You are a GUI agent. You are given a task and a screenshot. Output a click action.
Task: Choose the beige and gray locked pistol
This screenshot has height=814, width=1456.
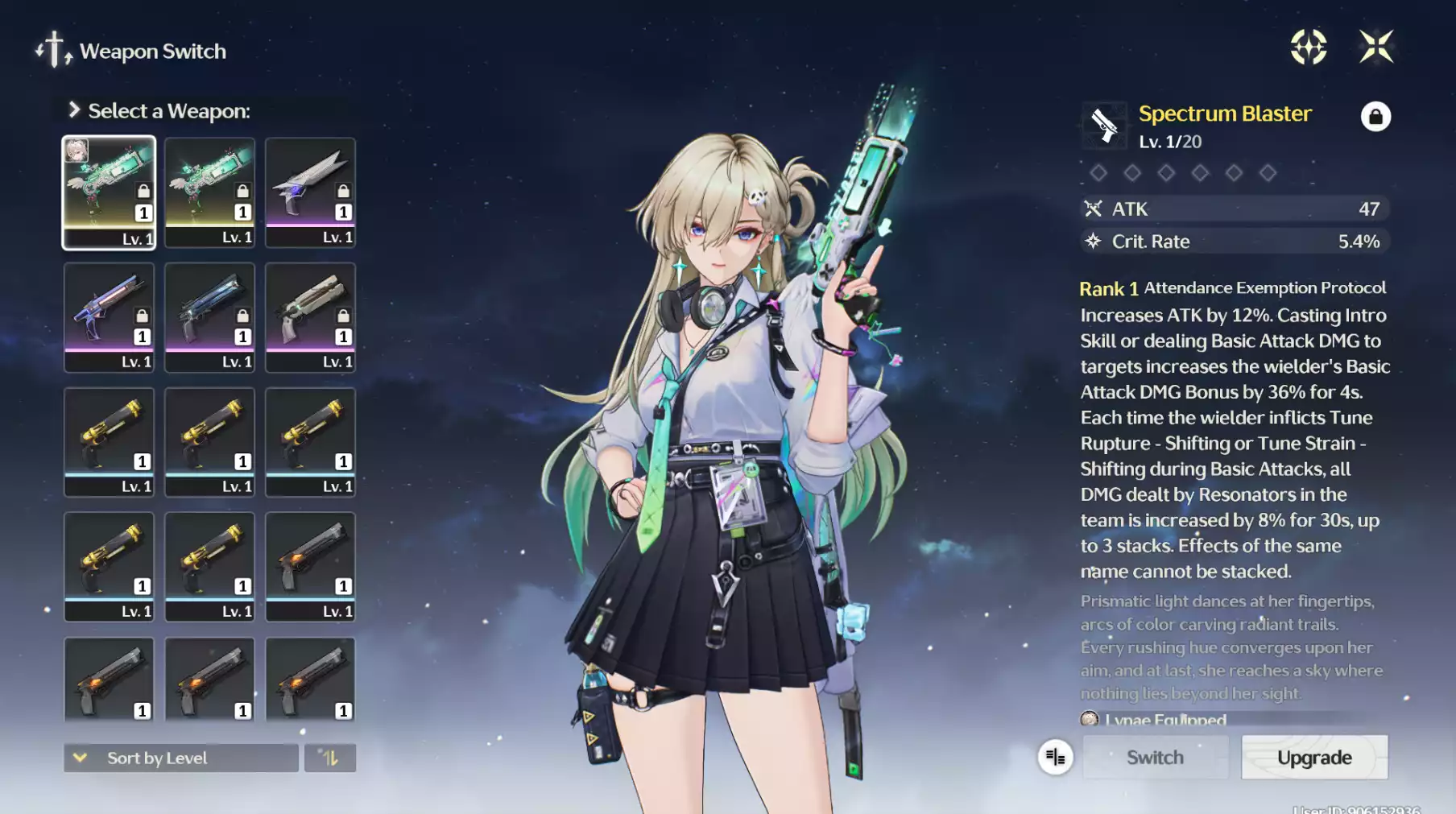(310, 317)
